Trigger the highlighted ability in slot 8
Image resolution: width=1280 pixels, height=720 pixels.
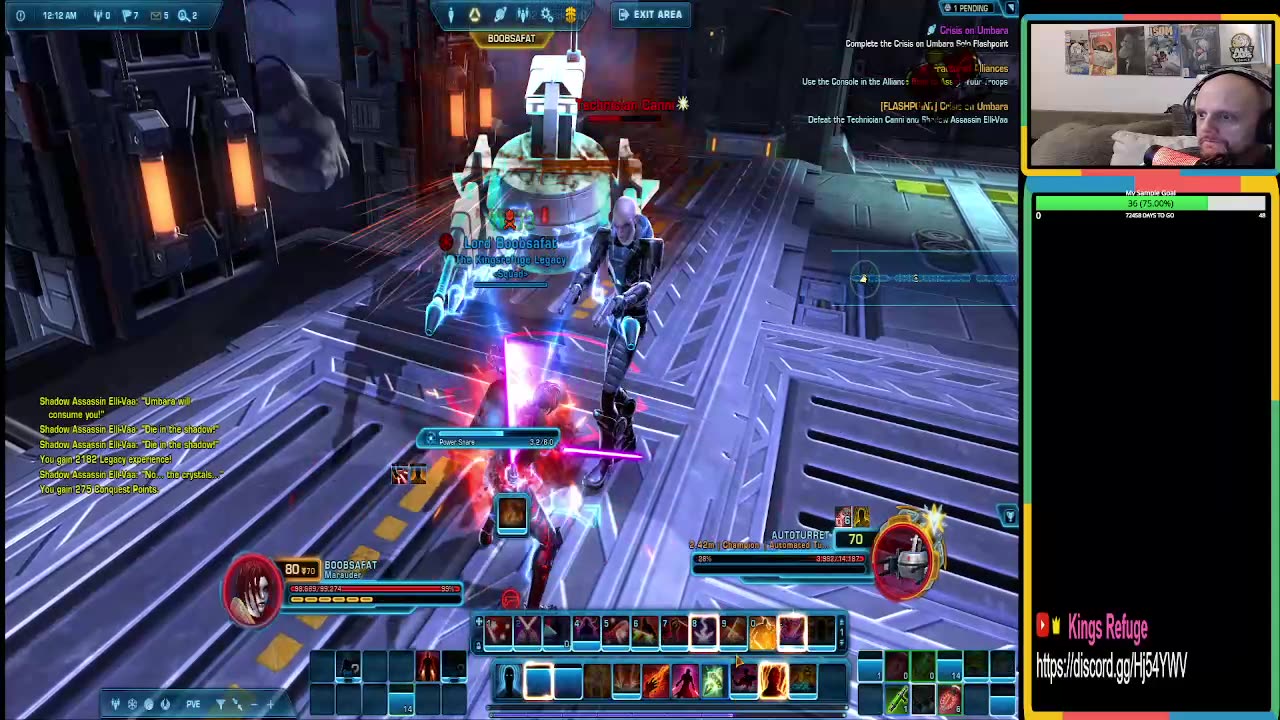coord(703,631)
